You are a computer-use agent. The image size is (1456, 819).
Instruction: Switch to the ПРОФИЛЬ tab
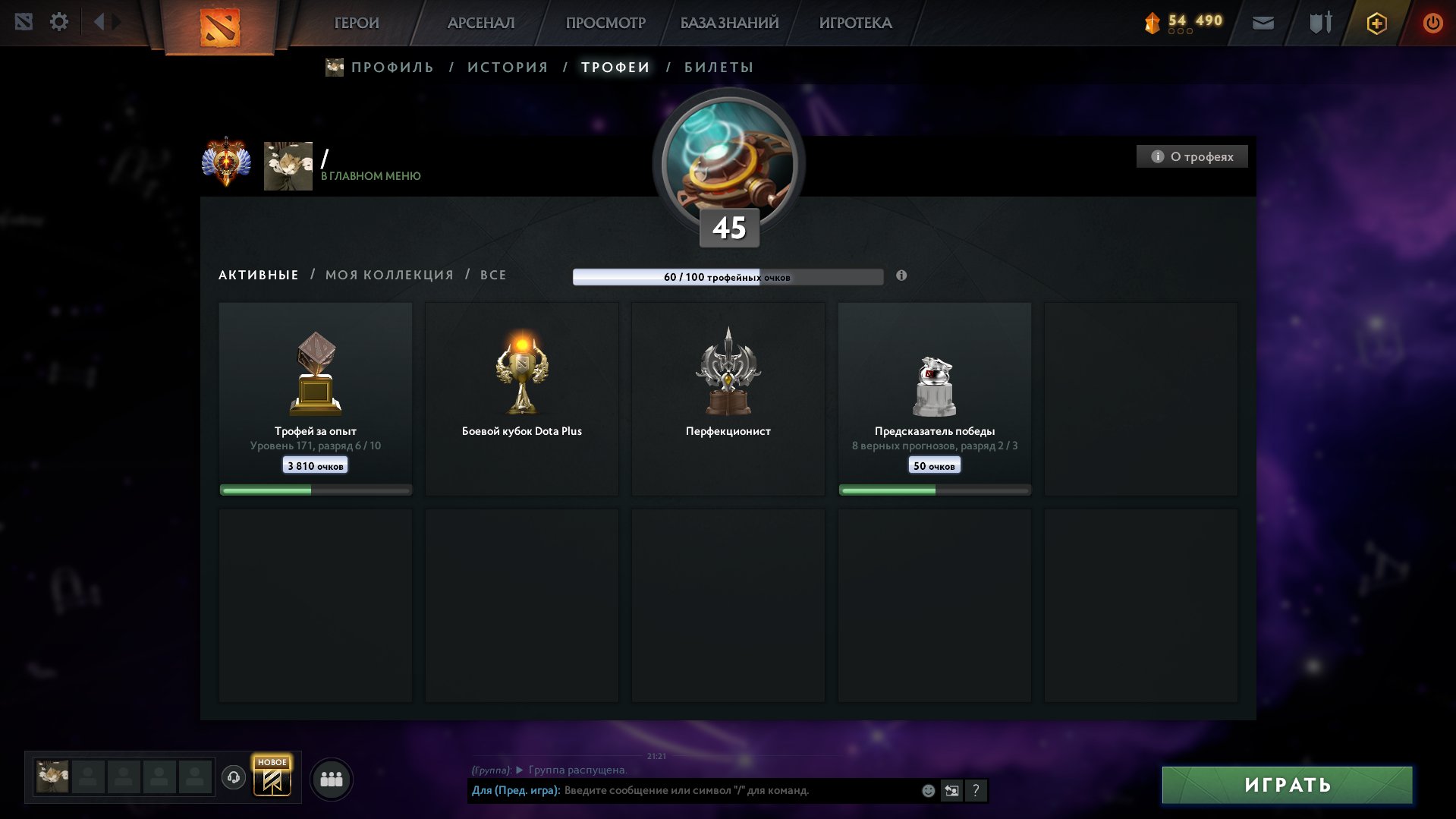click(392, 68)
